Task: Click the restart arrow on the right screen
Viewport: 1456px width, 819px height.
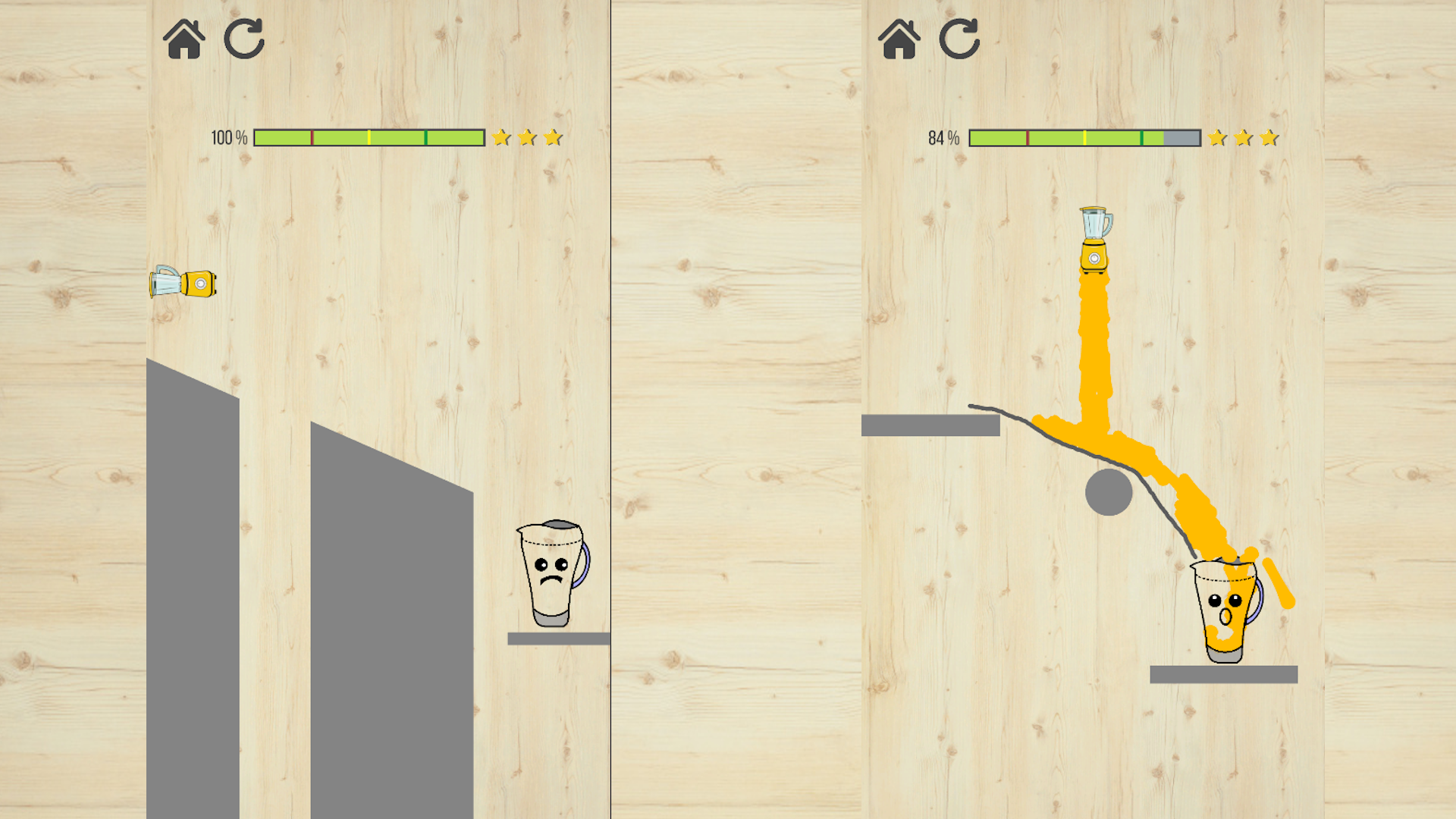Action: pyautogui.click(x=959, y=38)
